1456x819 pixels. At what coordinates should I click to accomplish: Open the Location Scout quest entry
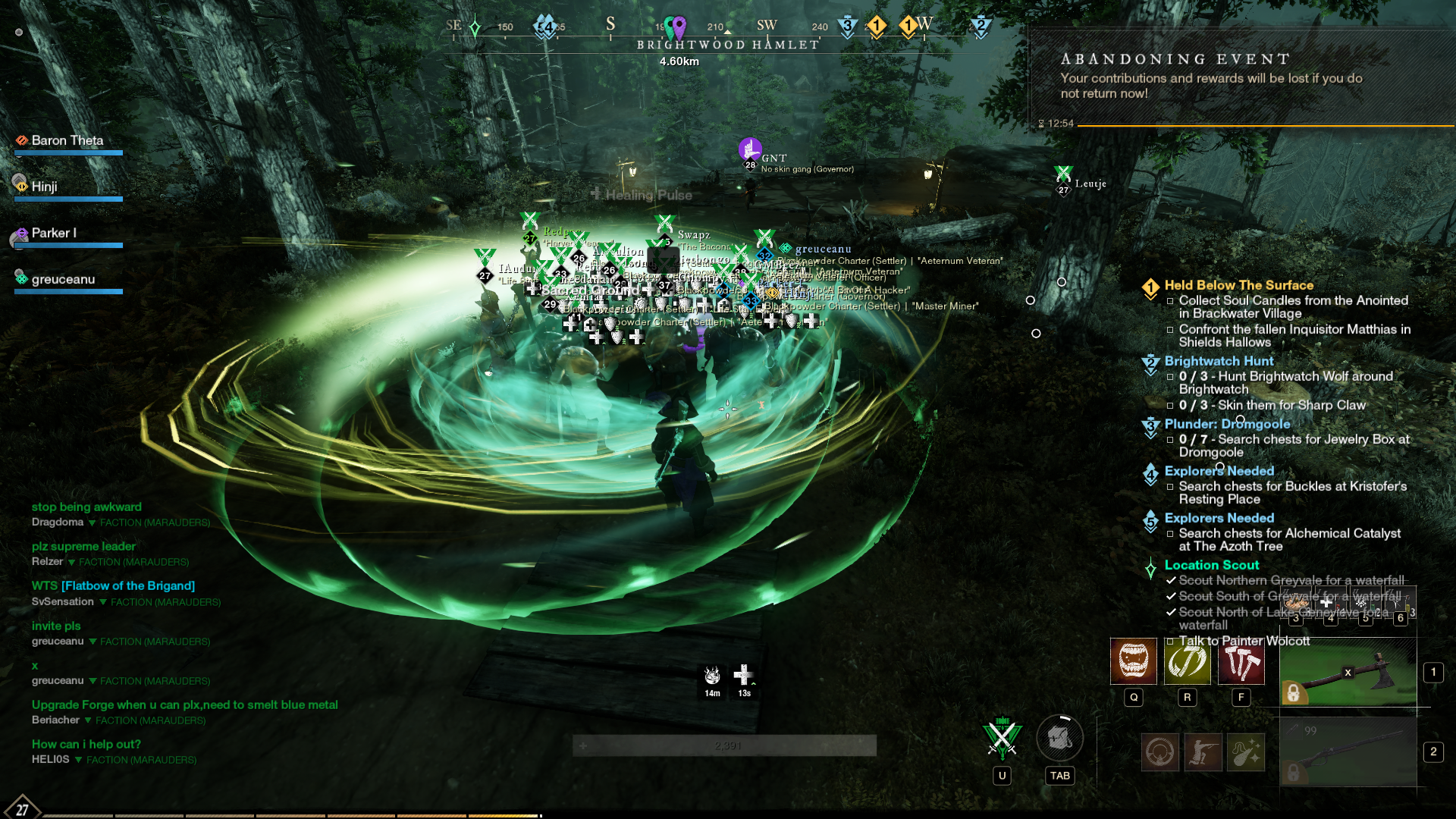(x=1211, y=565)
